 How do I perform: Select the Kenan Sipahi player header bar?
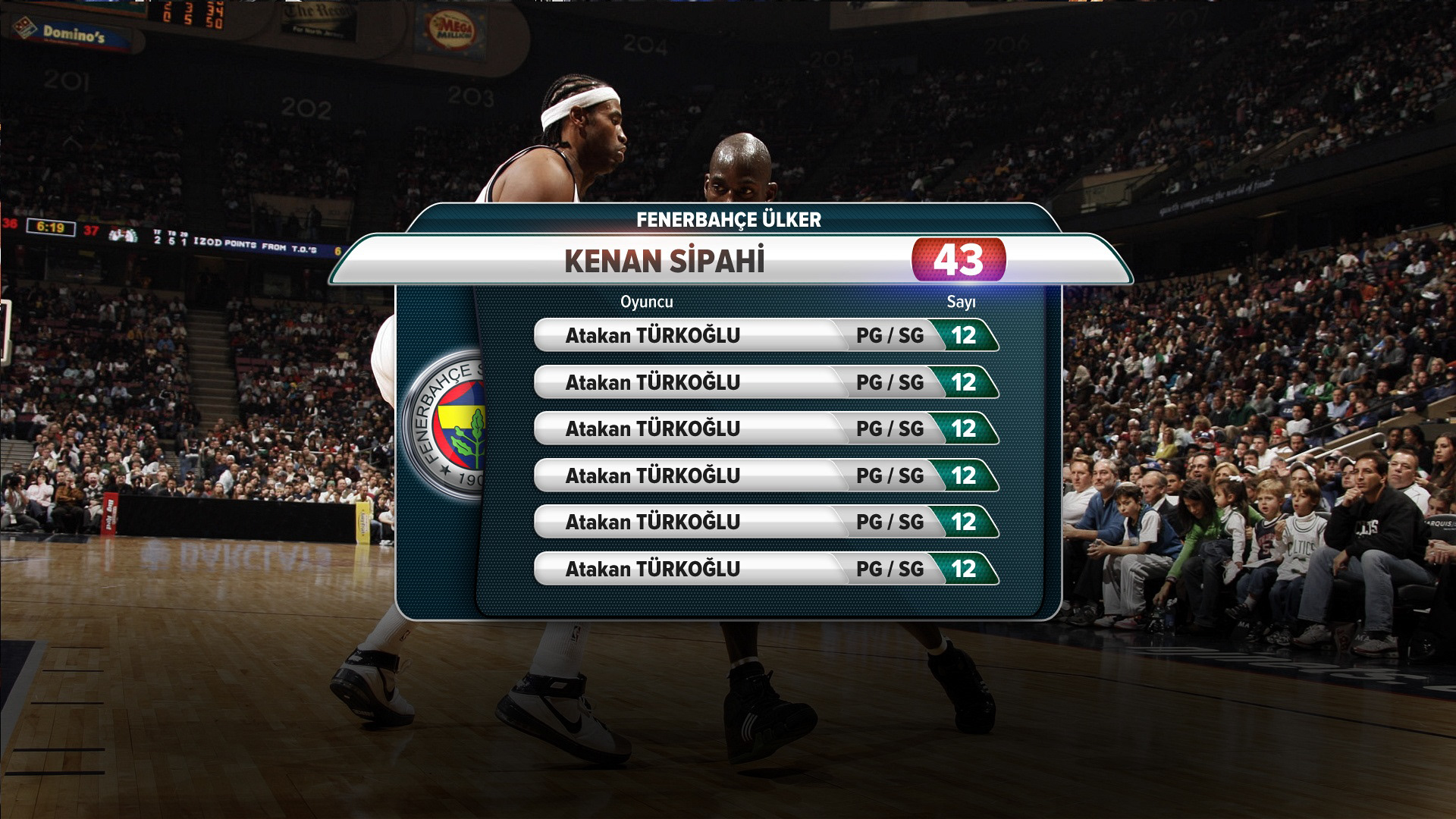coord(664,261)
